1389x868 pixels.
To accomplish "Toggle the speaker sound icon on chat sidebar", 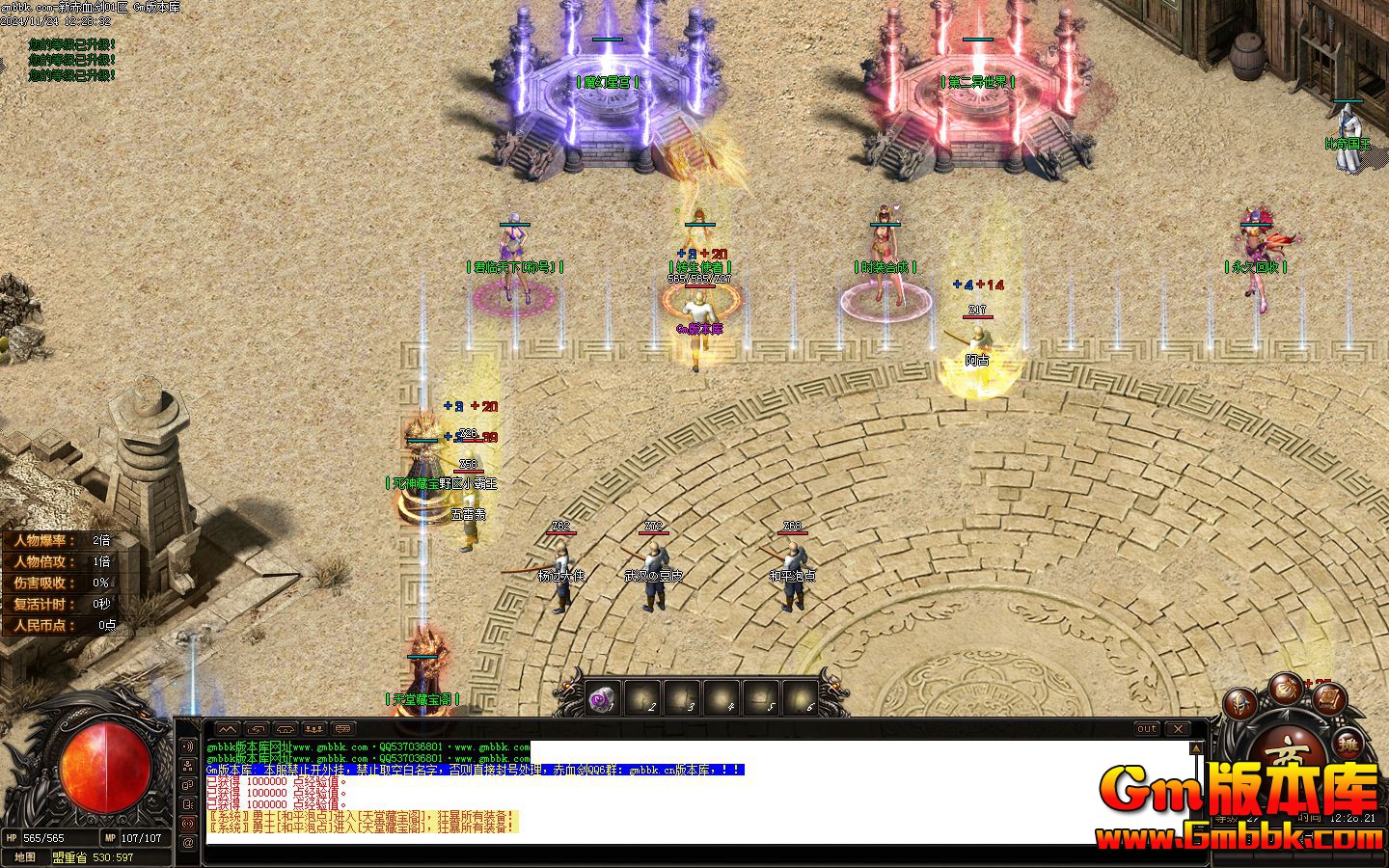I will pyautogui.click(x=187, y=746).
